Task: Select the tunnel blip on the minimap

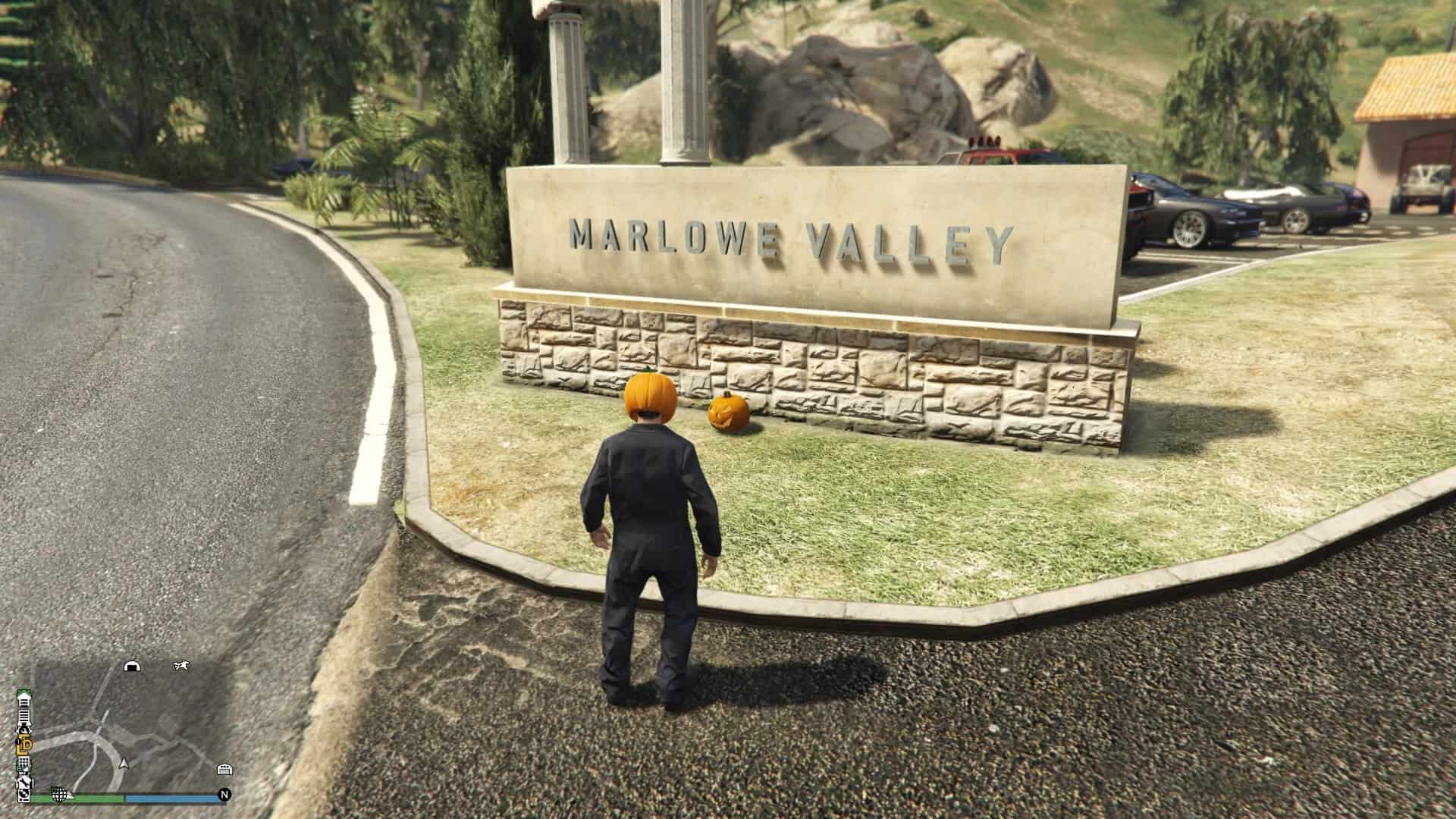Action: tap(133, 666)
